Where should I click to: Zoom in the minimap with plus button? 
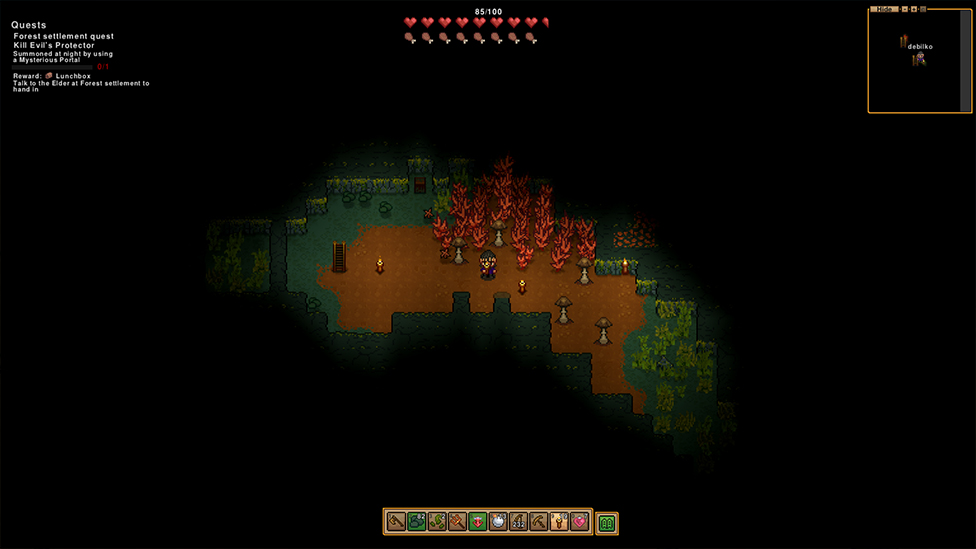(914, 9)
